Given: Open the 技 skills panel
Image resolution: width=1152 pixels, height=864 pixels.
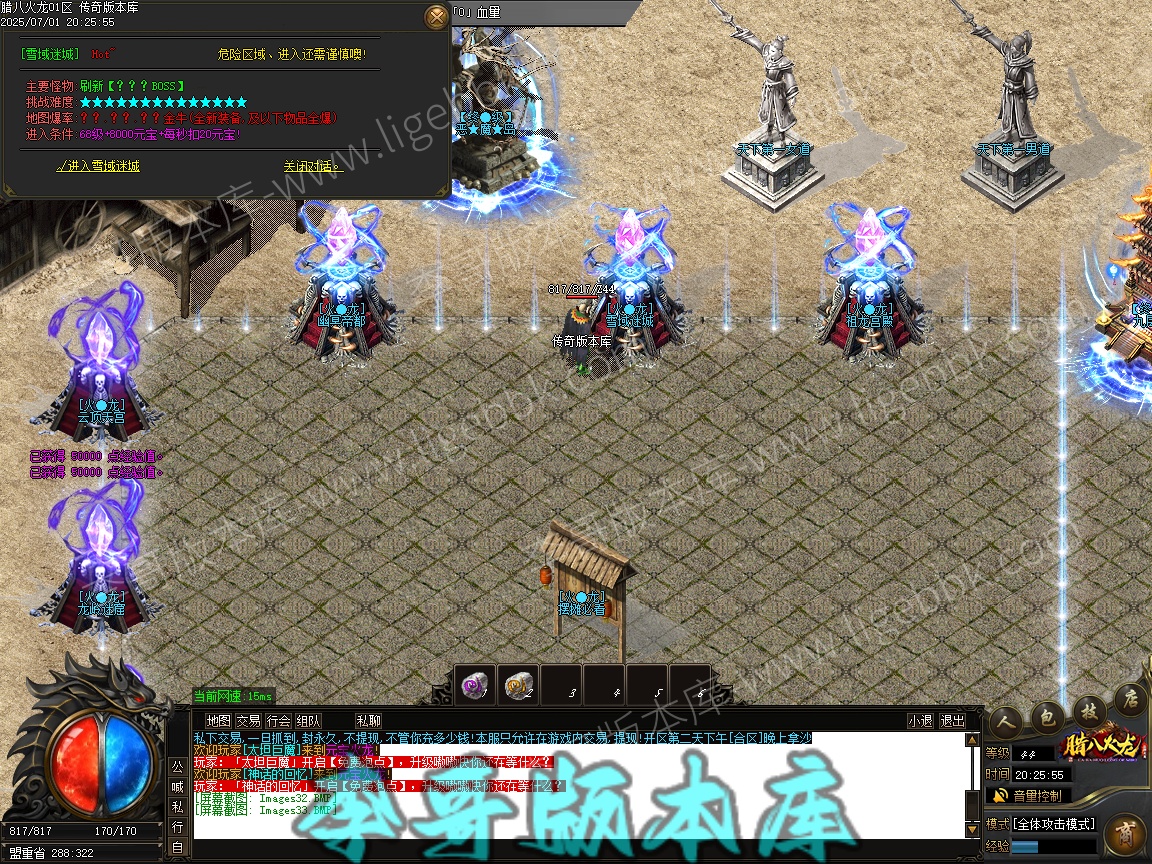Looking at the screenshot, I should [x=1089, y=709].
